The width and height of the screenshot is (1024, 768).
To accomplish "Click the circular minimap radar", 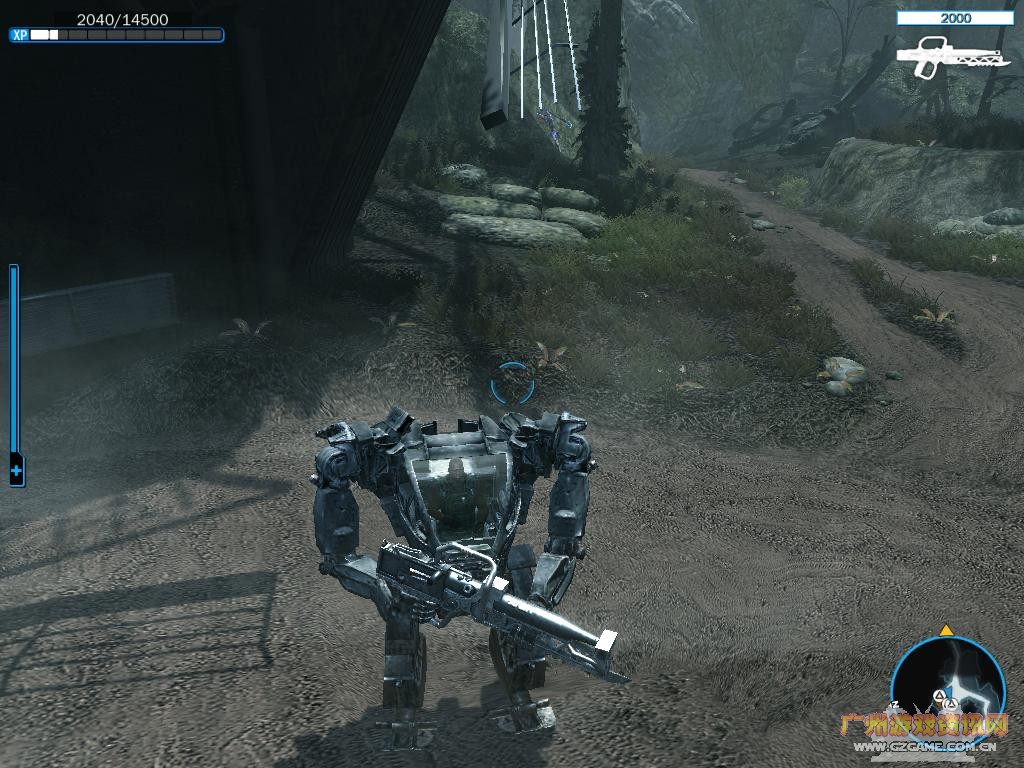I will (x=946, y=683).
